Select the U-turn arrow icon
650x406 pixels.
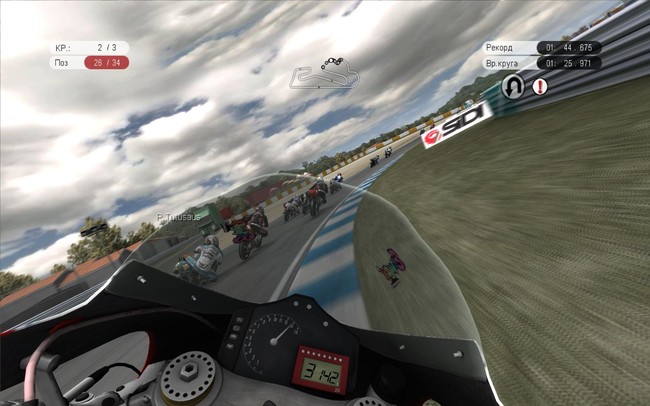(513, 86)
